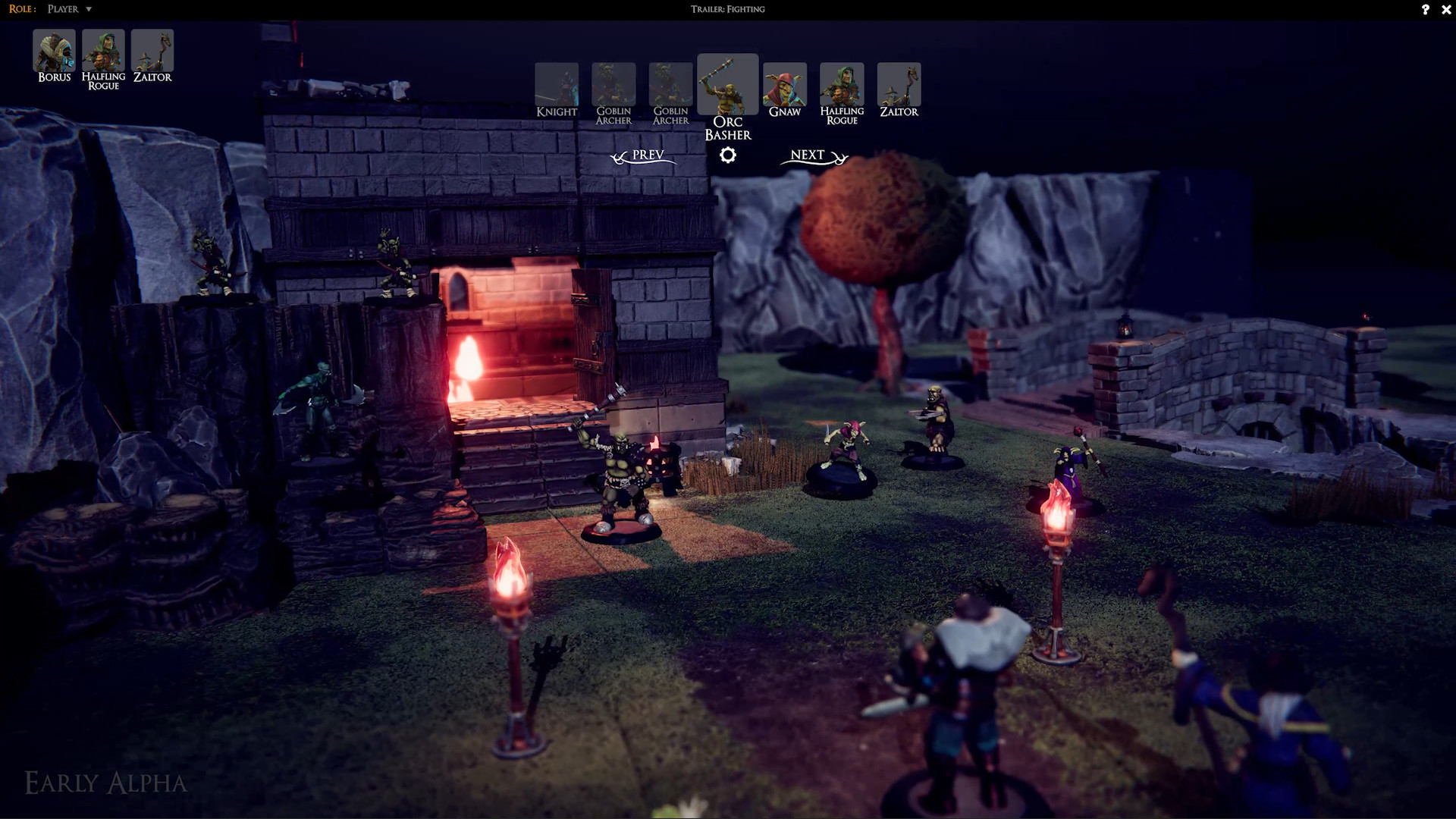Select the first Goblin Archer portrait
This screenshot has width=1456, height=819.
tap(613, 83)
